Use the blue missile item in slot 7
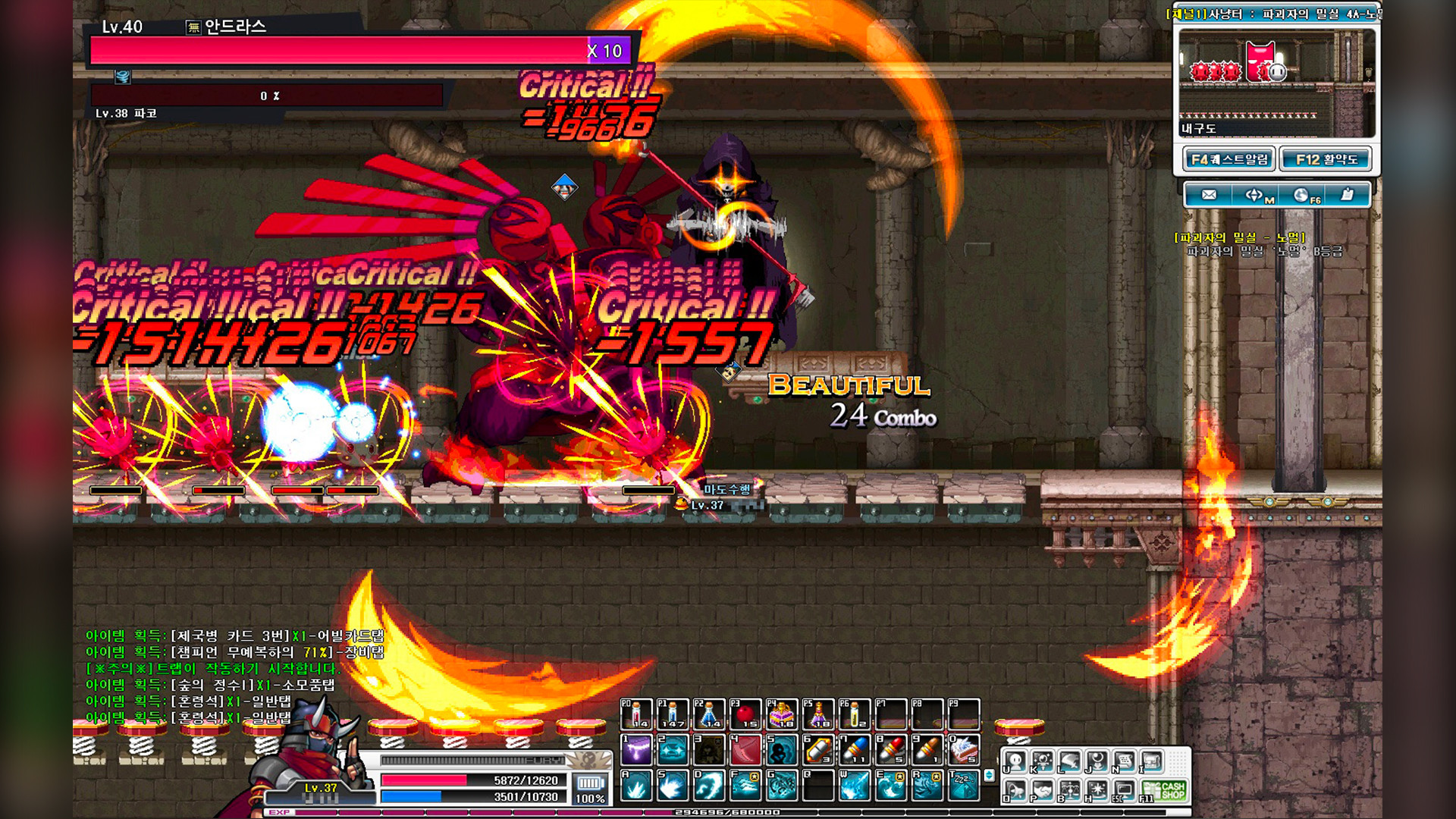The width and height of the screenshot is (1456, 819). point(854,749)
